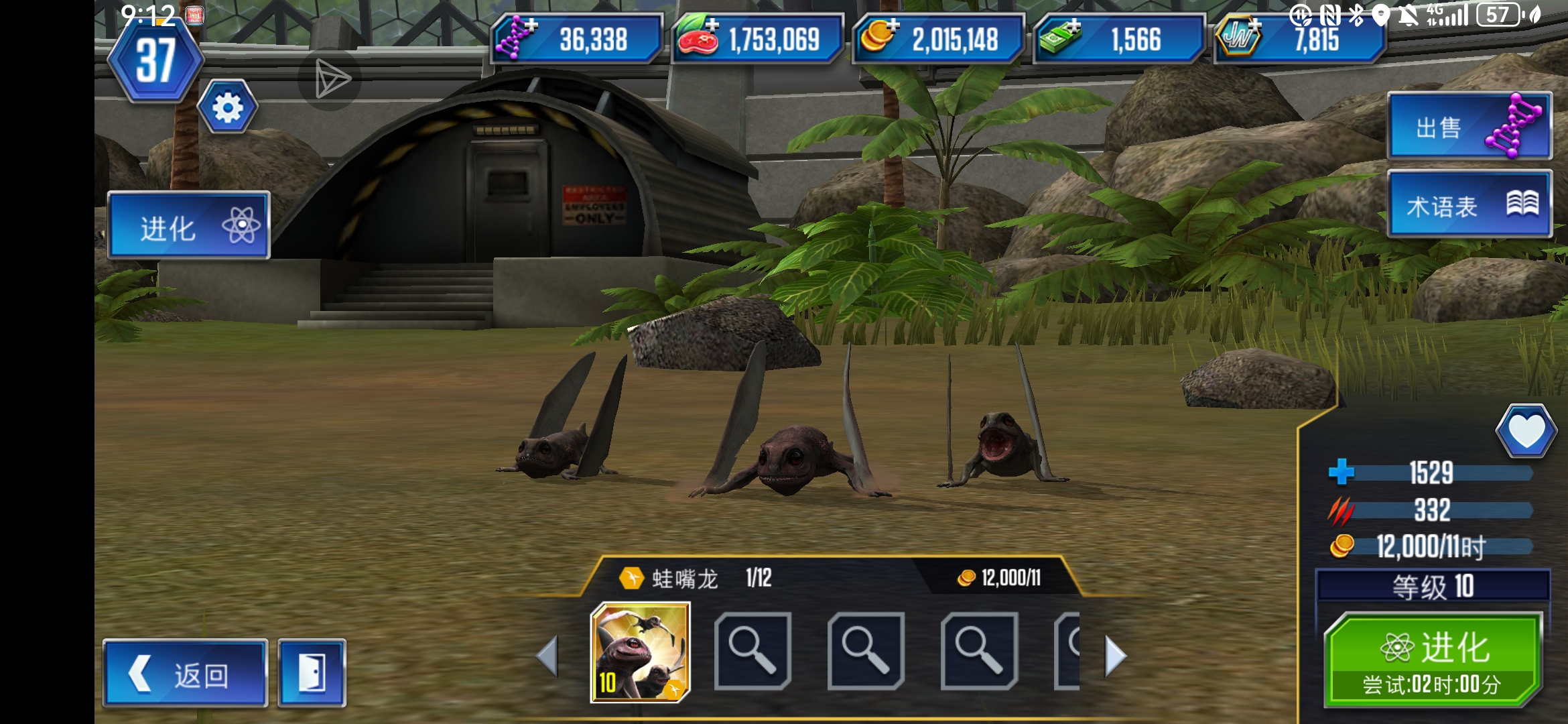Open the player level 37 badge
The image size is (1568, 724).
coord(155,62)
